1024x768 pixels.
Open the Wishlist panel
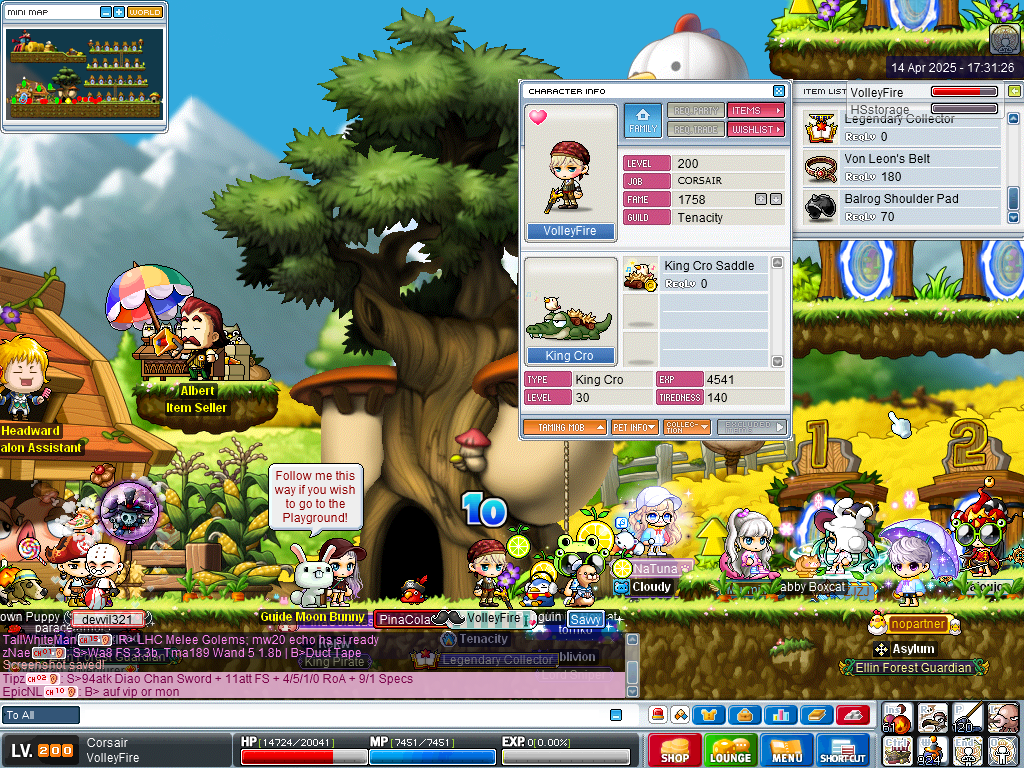(x=755, y=130)
